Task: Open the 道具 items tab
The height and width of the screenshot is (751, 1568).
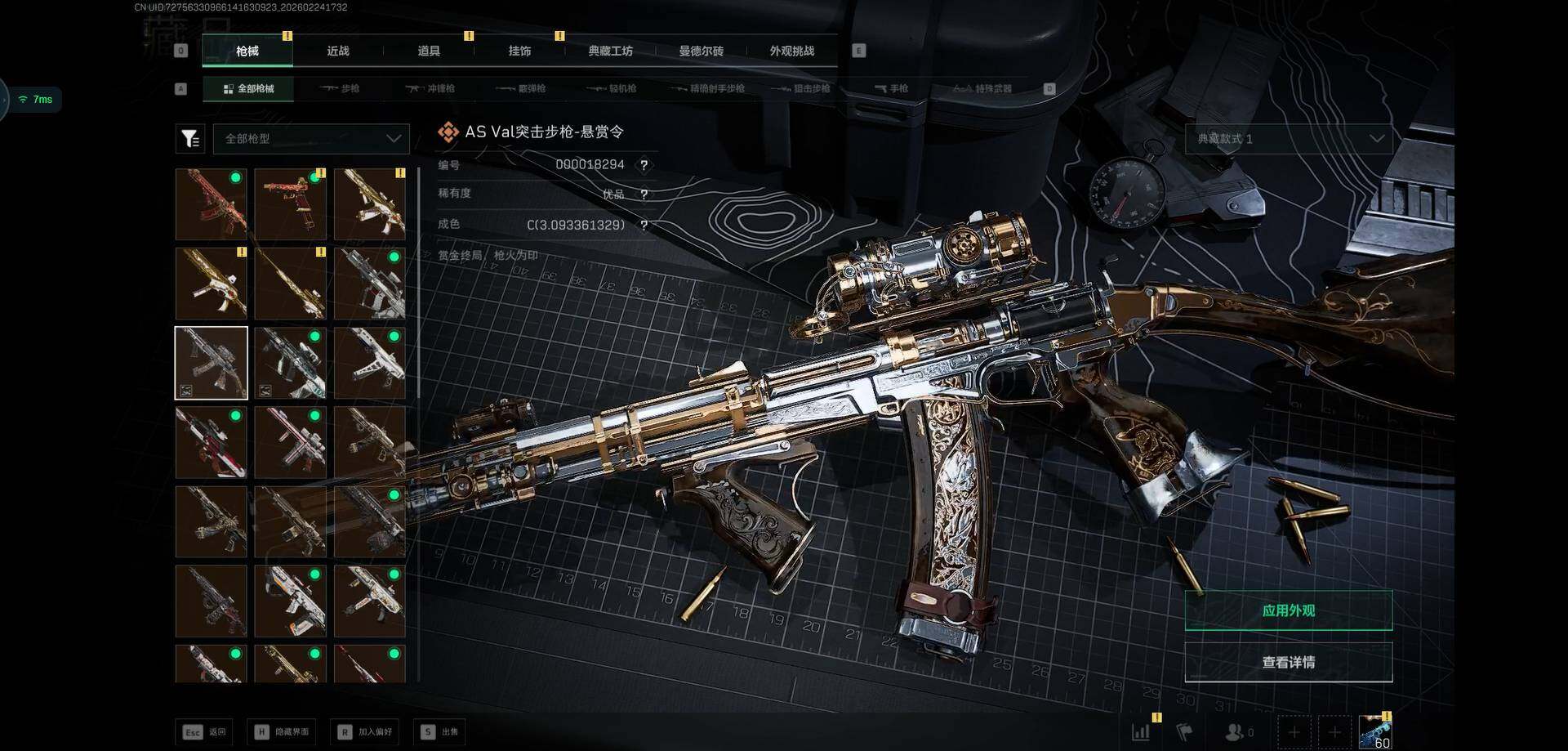Action: (x=429, y=51)
